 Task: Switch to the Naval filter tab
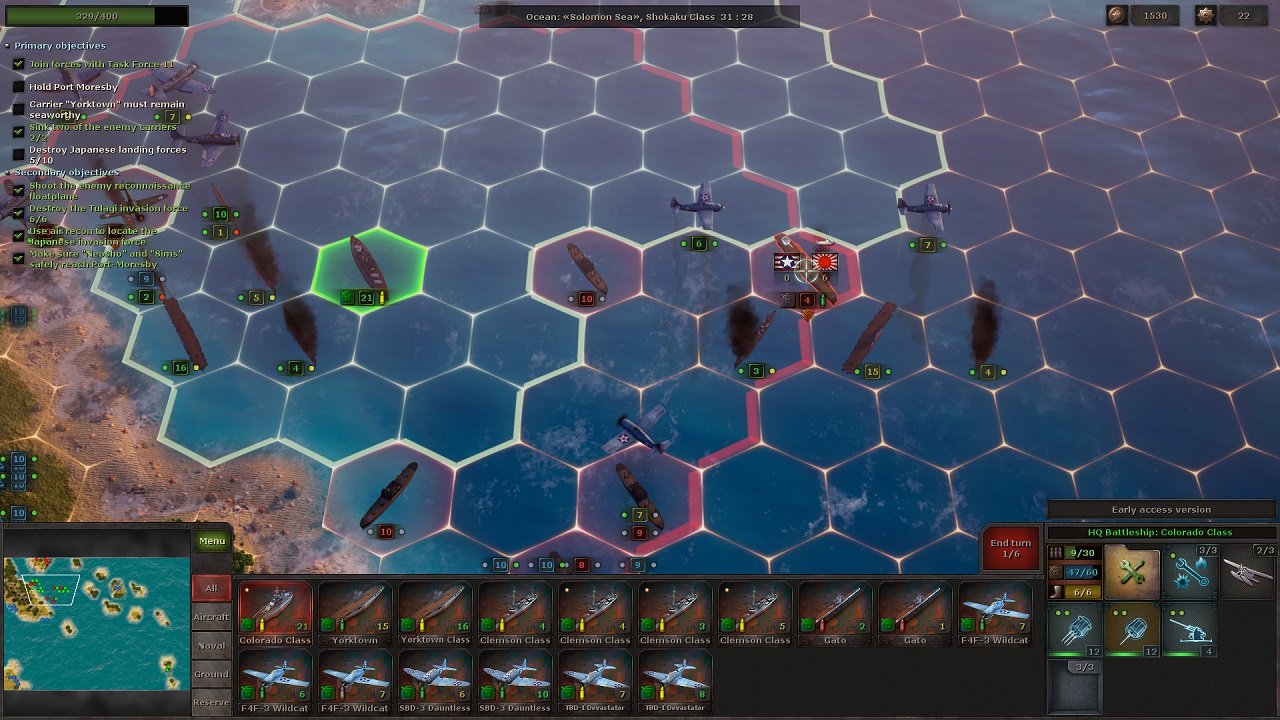[212, 645]
